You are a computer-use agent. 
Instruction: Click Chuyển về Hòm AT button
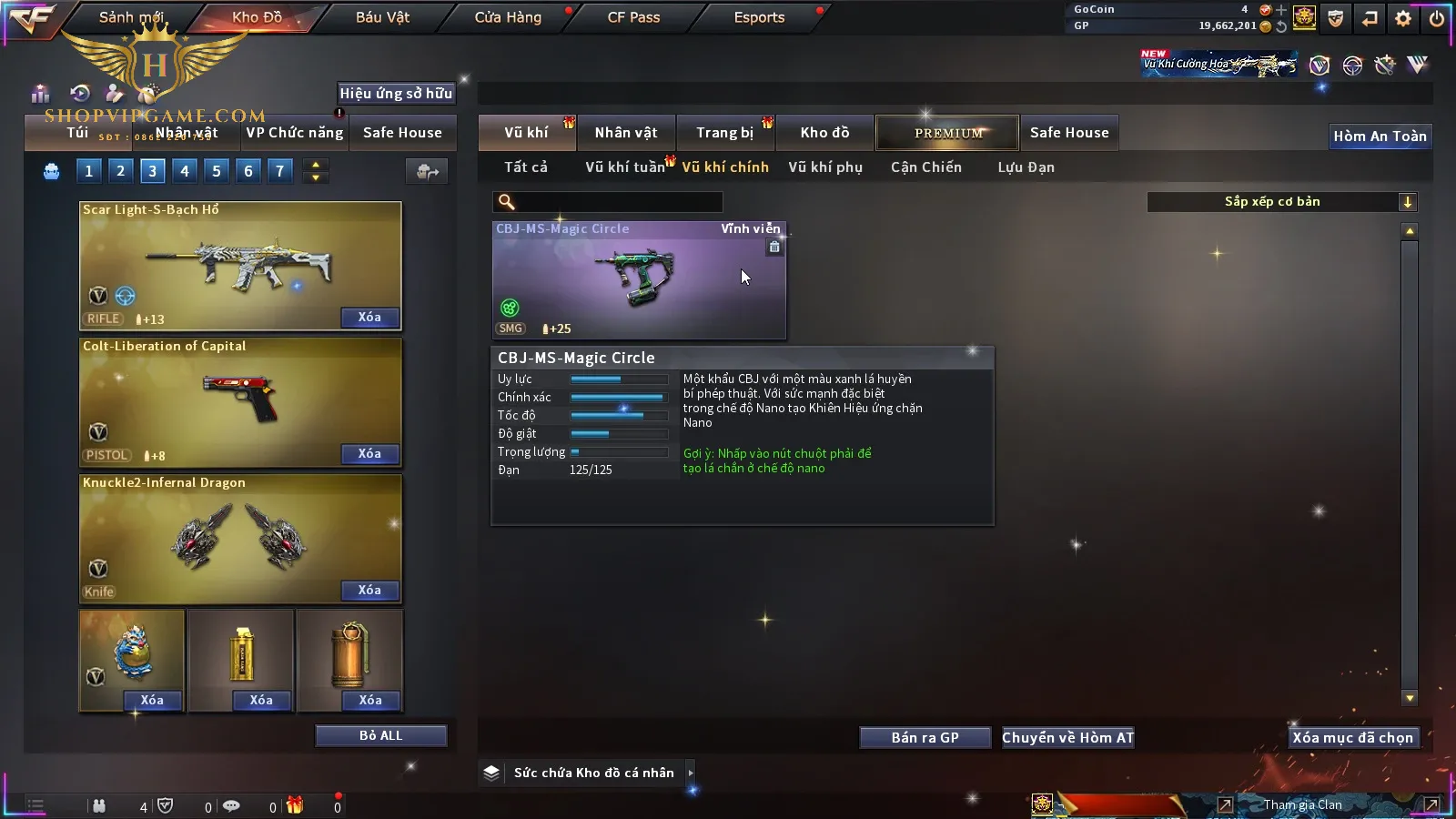[x=1067, y=738]
